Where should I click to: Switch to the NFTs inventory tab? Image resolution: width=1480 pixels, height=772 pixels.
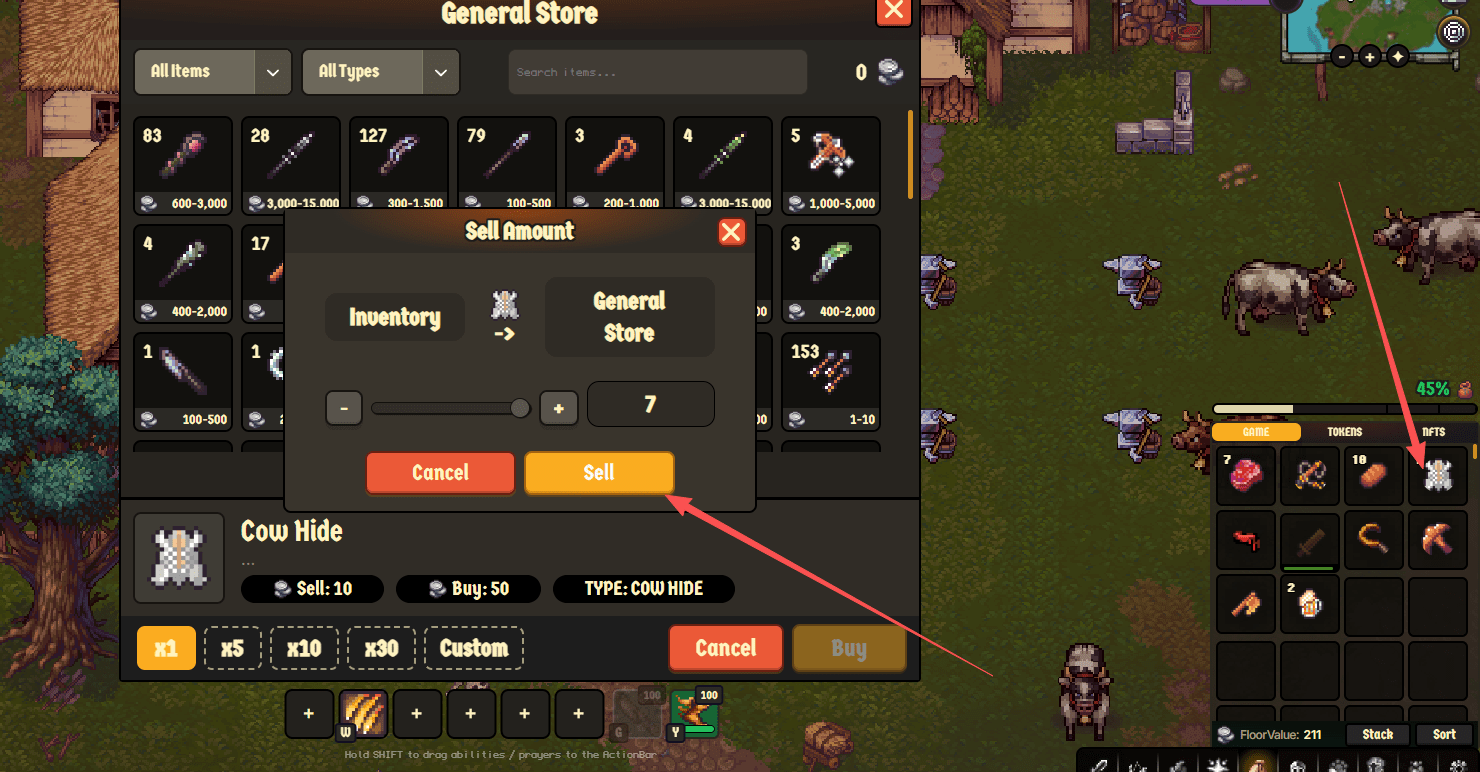point(1433,432)
